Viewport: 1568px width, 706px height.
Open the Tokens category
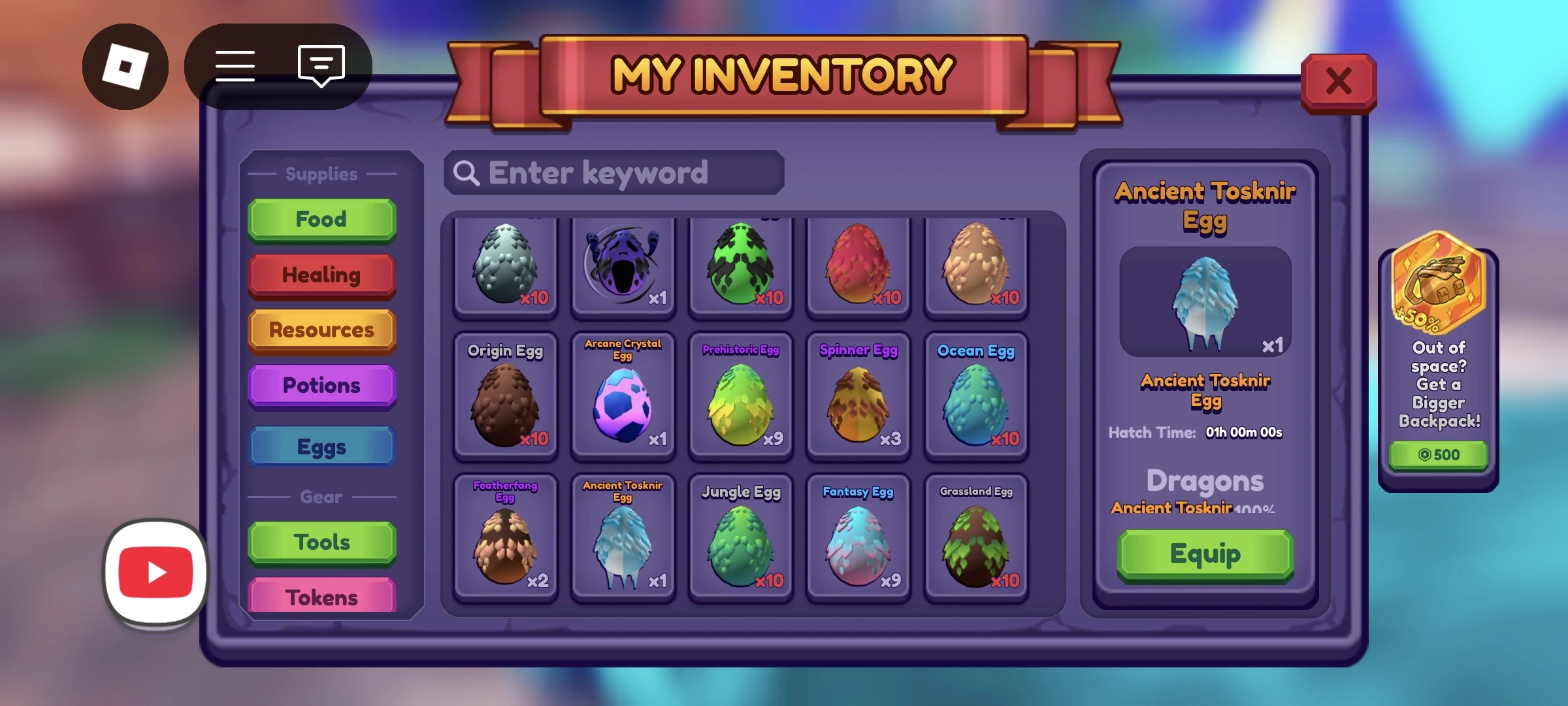coord(321,596)
